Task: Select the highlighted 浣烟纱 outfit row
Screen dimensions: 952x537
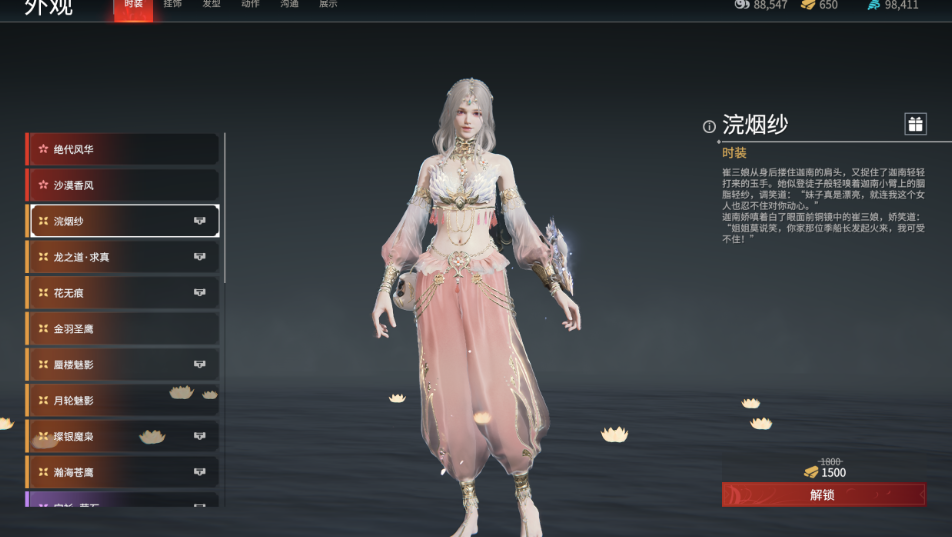Action: tap(122, 221)
